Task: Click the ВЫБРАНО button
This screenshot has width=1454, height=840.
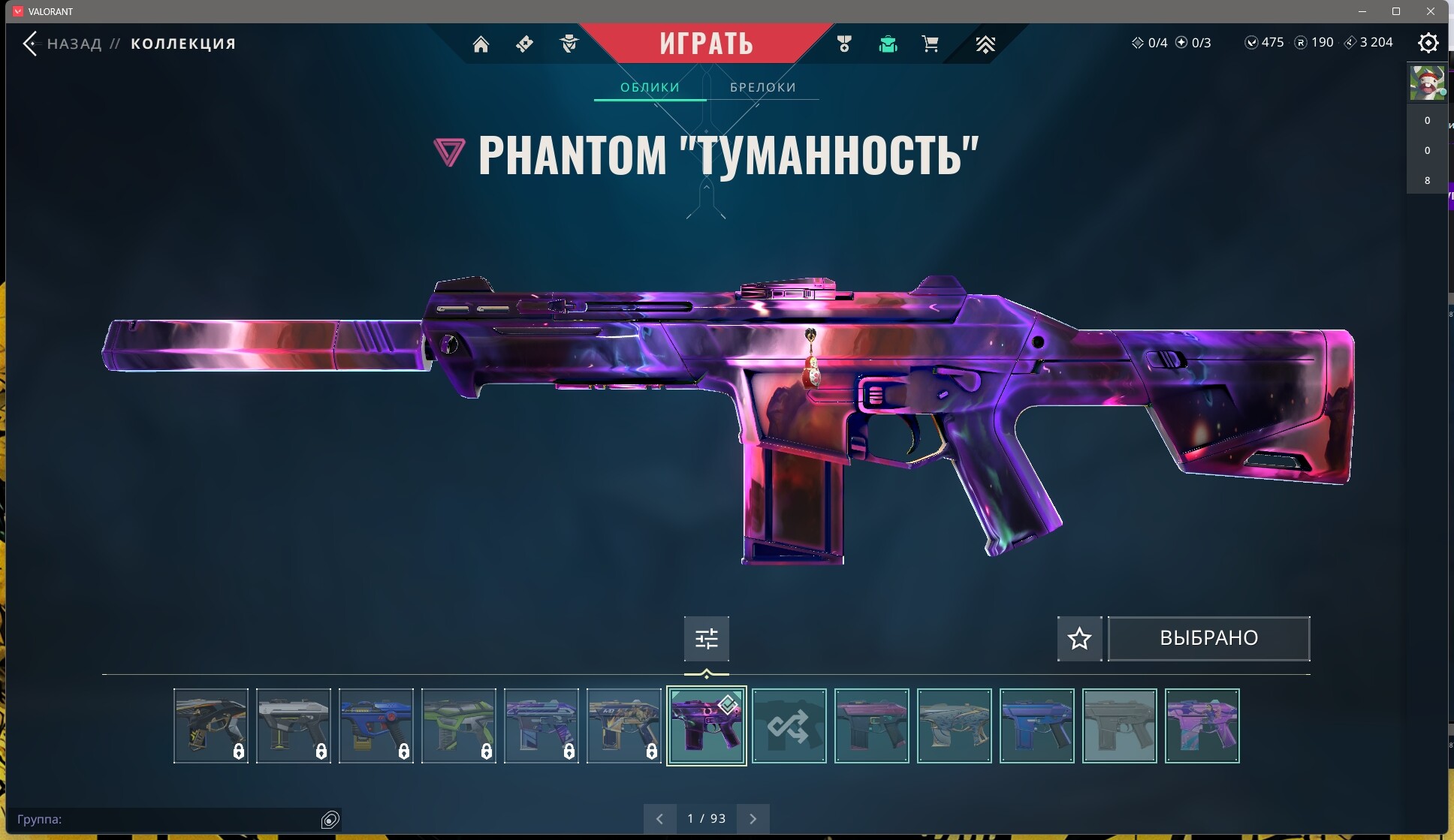Action: coord(1208,638)
